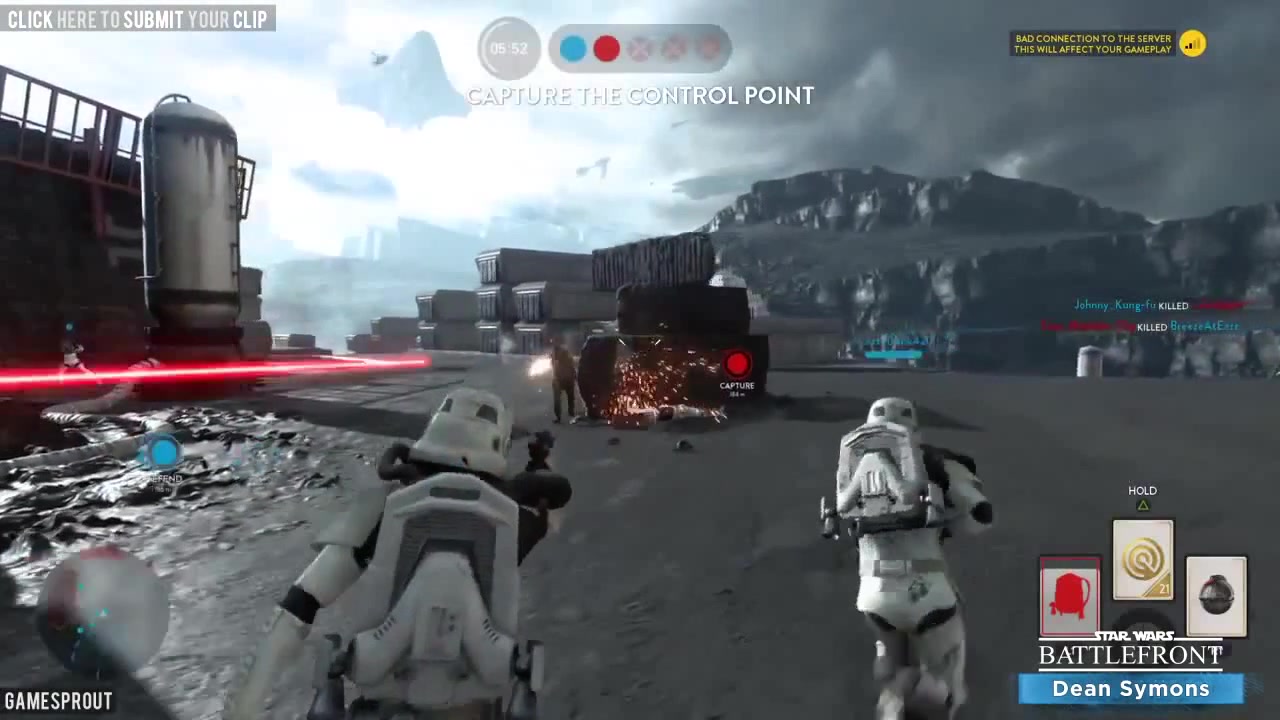Viewport: 1280px width, 720px height.
Task: Click the Star Wars Battlefront title logo
Action: (x=1130, y=650)
